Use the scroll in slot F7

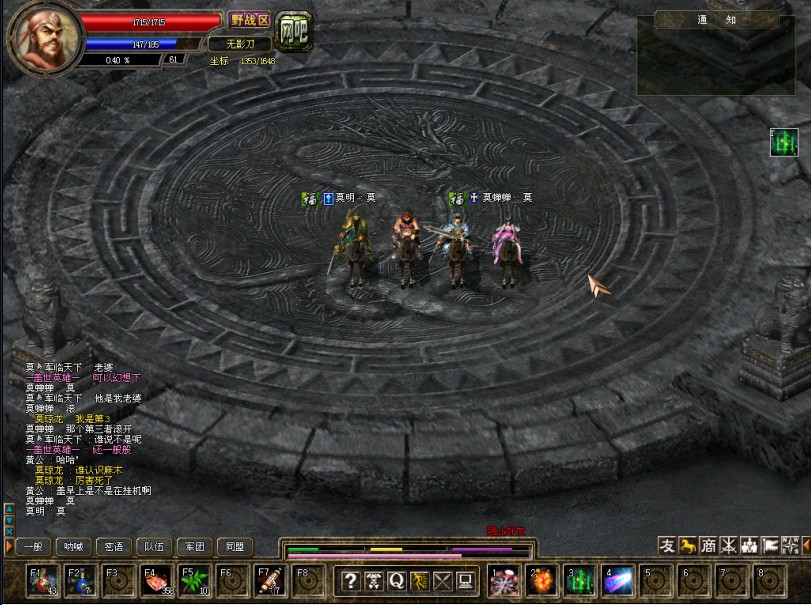click(x=268, y=581)
